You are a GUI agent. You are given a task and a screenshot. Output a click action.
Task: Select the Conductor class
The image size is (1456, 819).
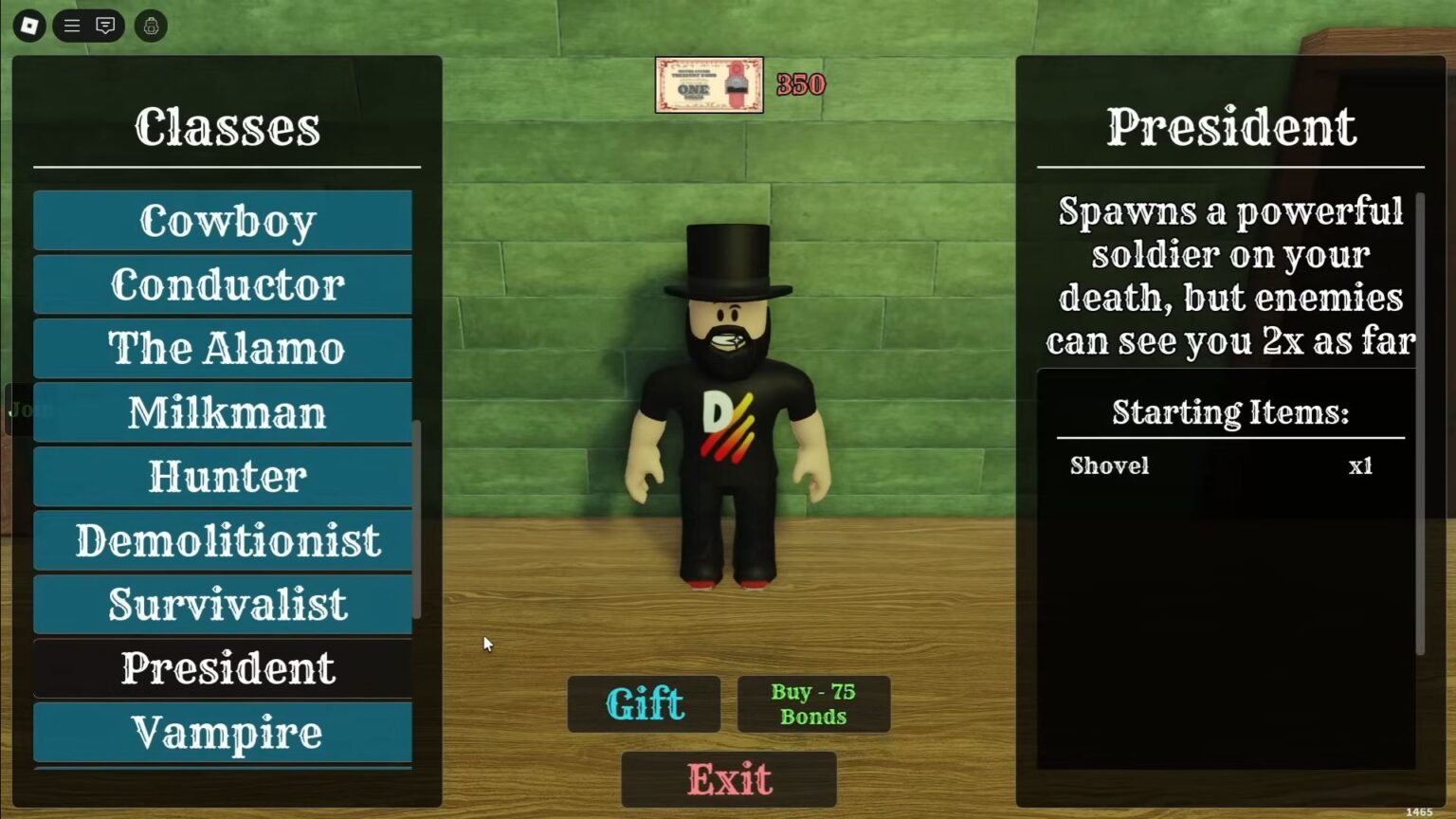point(223,284)
